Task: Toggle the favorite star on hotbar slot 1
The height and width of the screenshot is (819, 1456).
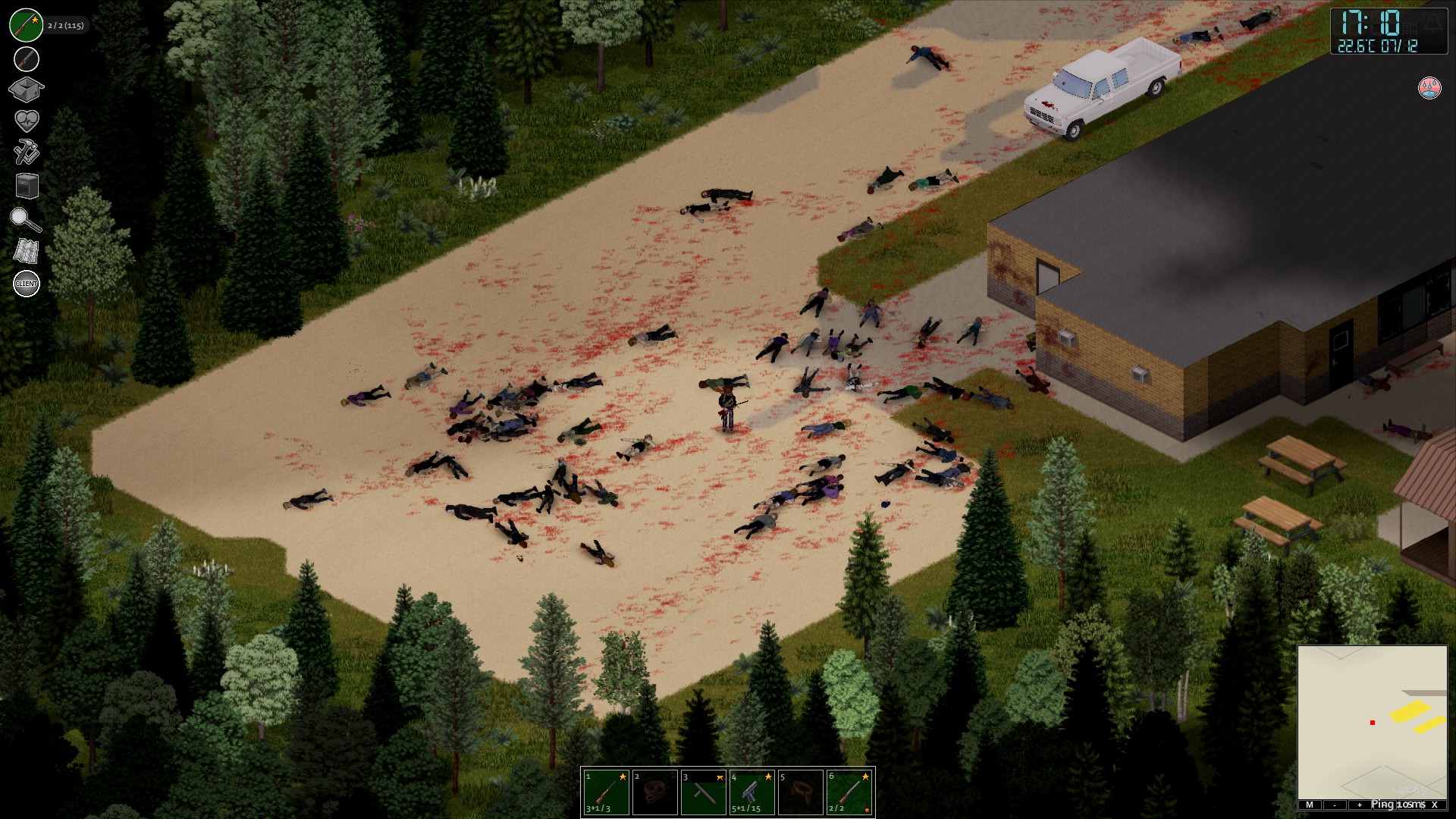Action: (x=623, y=777)
